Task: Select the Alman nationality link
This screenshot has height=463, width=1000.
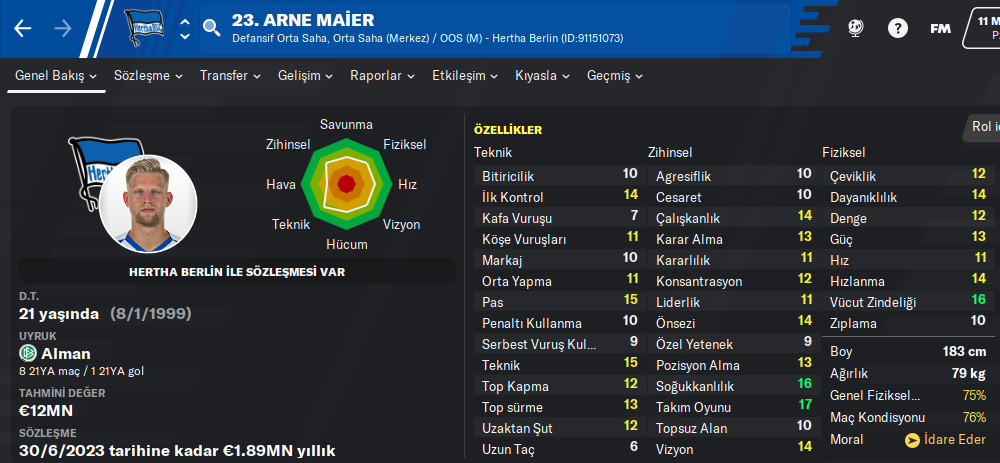Action: (x=66, y=353)
